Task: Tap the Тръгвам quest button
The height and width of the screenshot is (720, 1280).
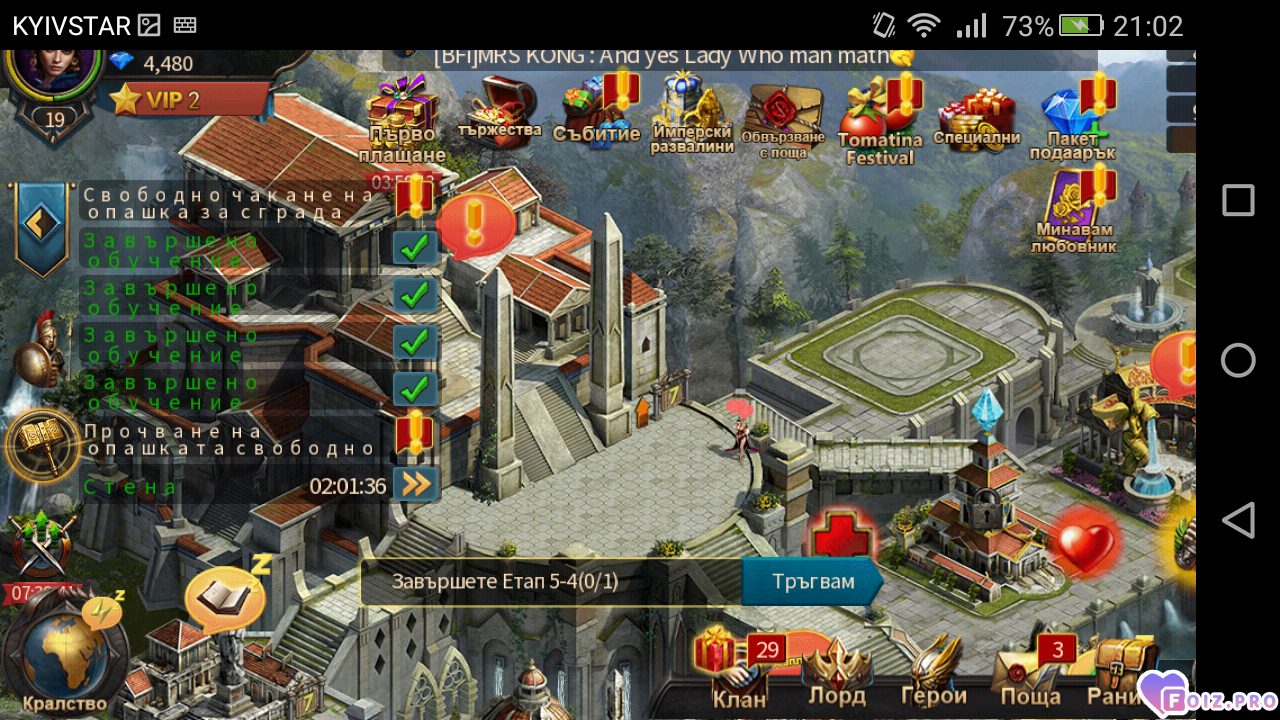Action: coord(812,582)
